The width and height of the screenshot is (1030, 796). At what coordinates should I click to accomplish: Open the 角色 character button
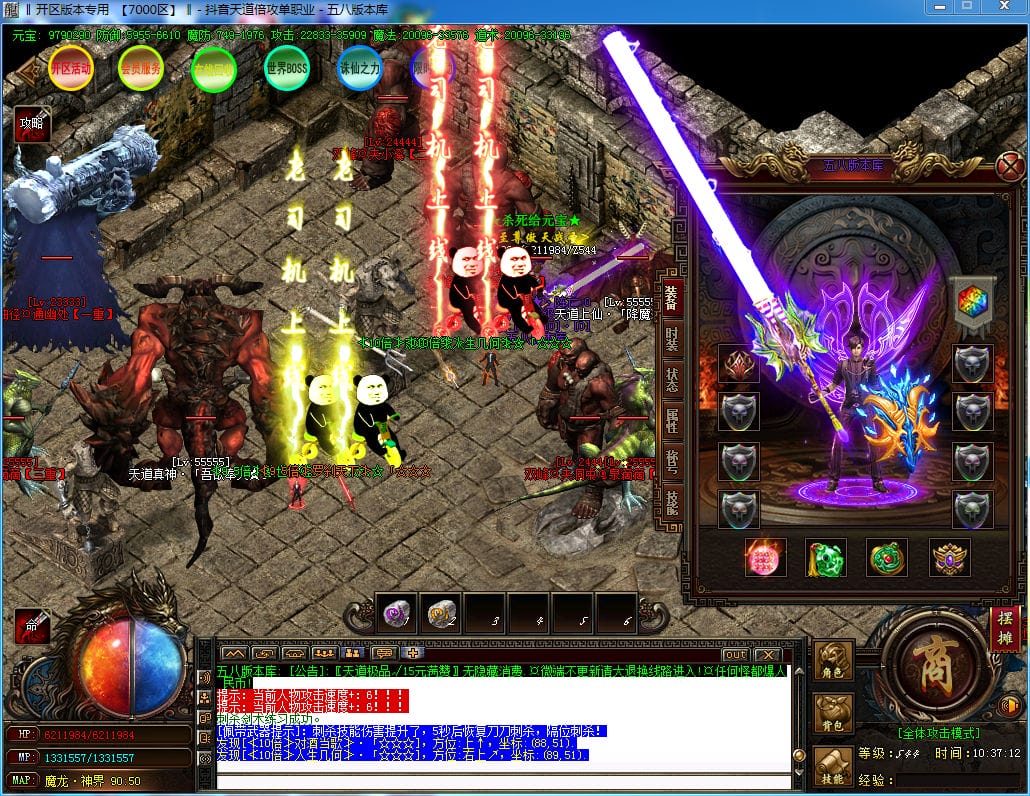pos(832,661)
